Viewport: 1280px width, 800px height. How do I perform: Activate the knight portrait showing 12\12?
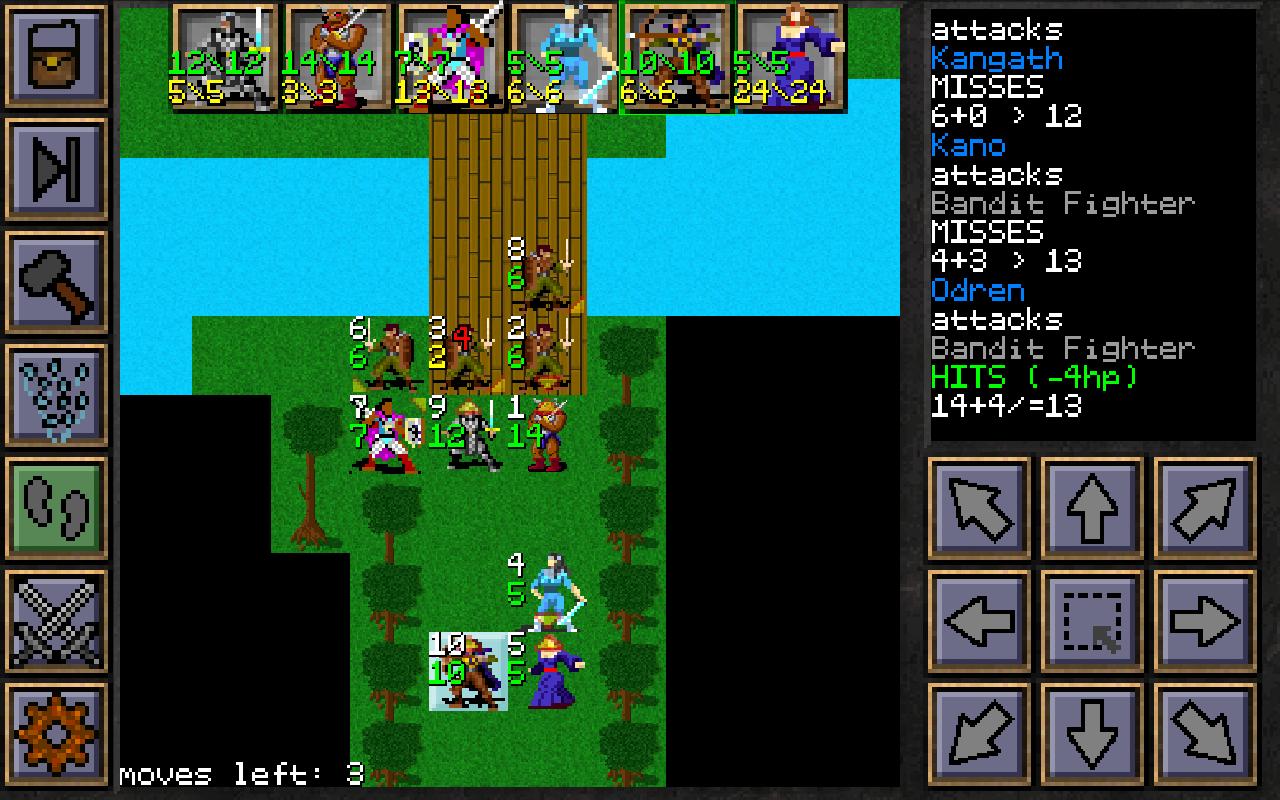pos(222,55)
